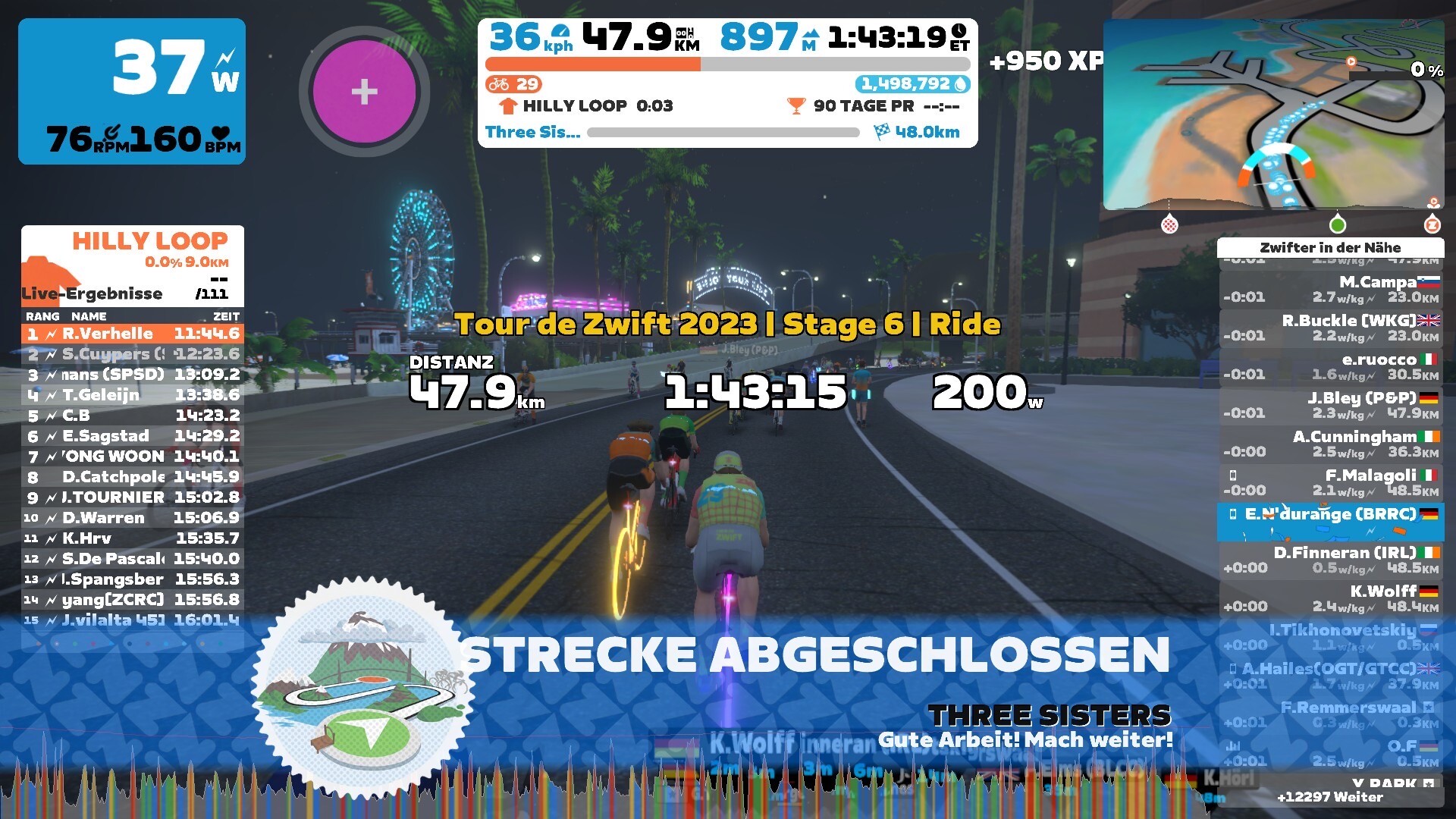1456x819 pixels.
Task: Select F.Malagoli rider entry
Action: (x=1331, y=483)
